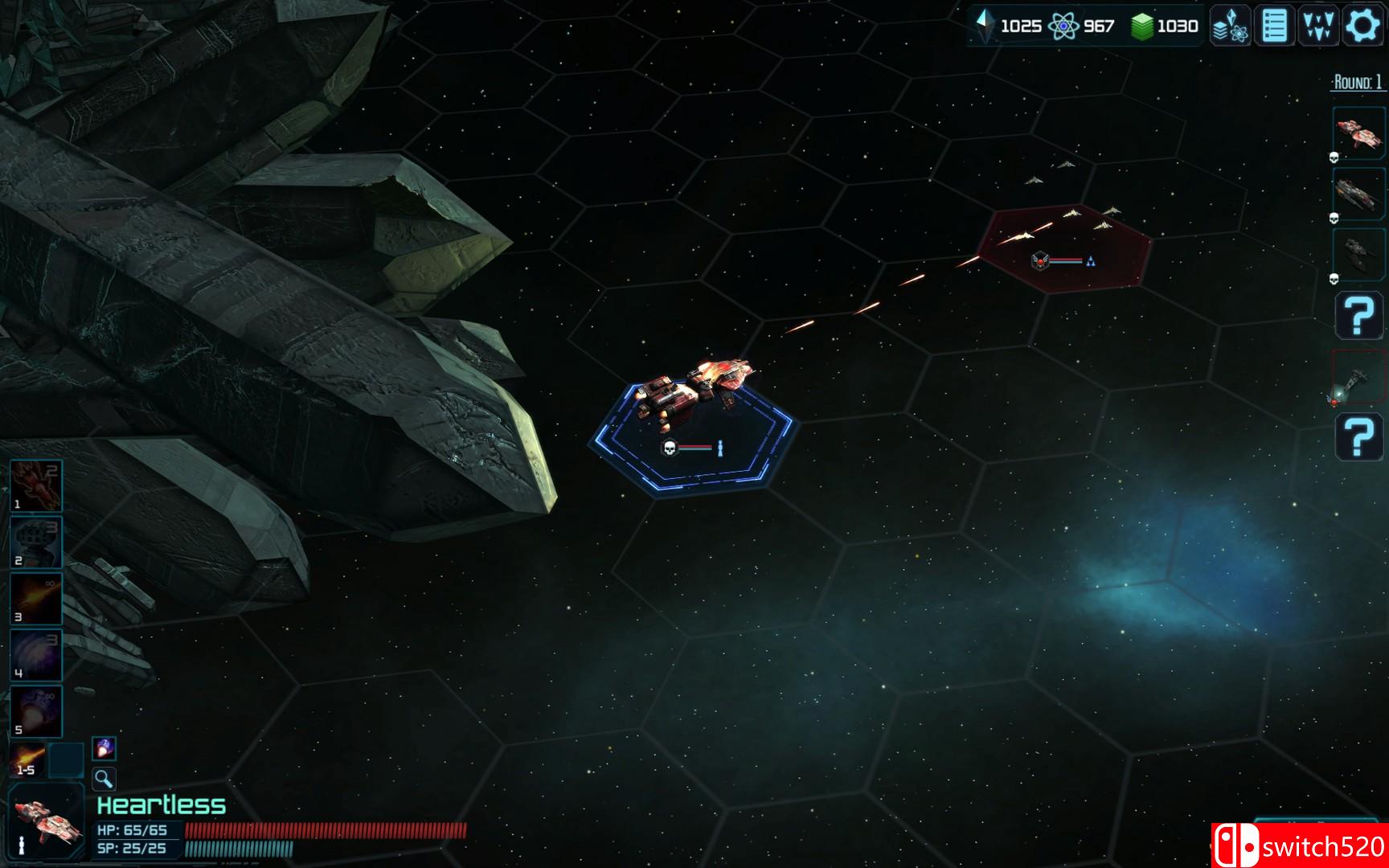The height and width of the screenshot is (868, 1389).
Task: Toggle the skull under the second turn-order ship
Action: (x=1334, y=219)
